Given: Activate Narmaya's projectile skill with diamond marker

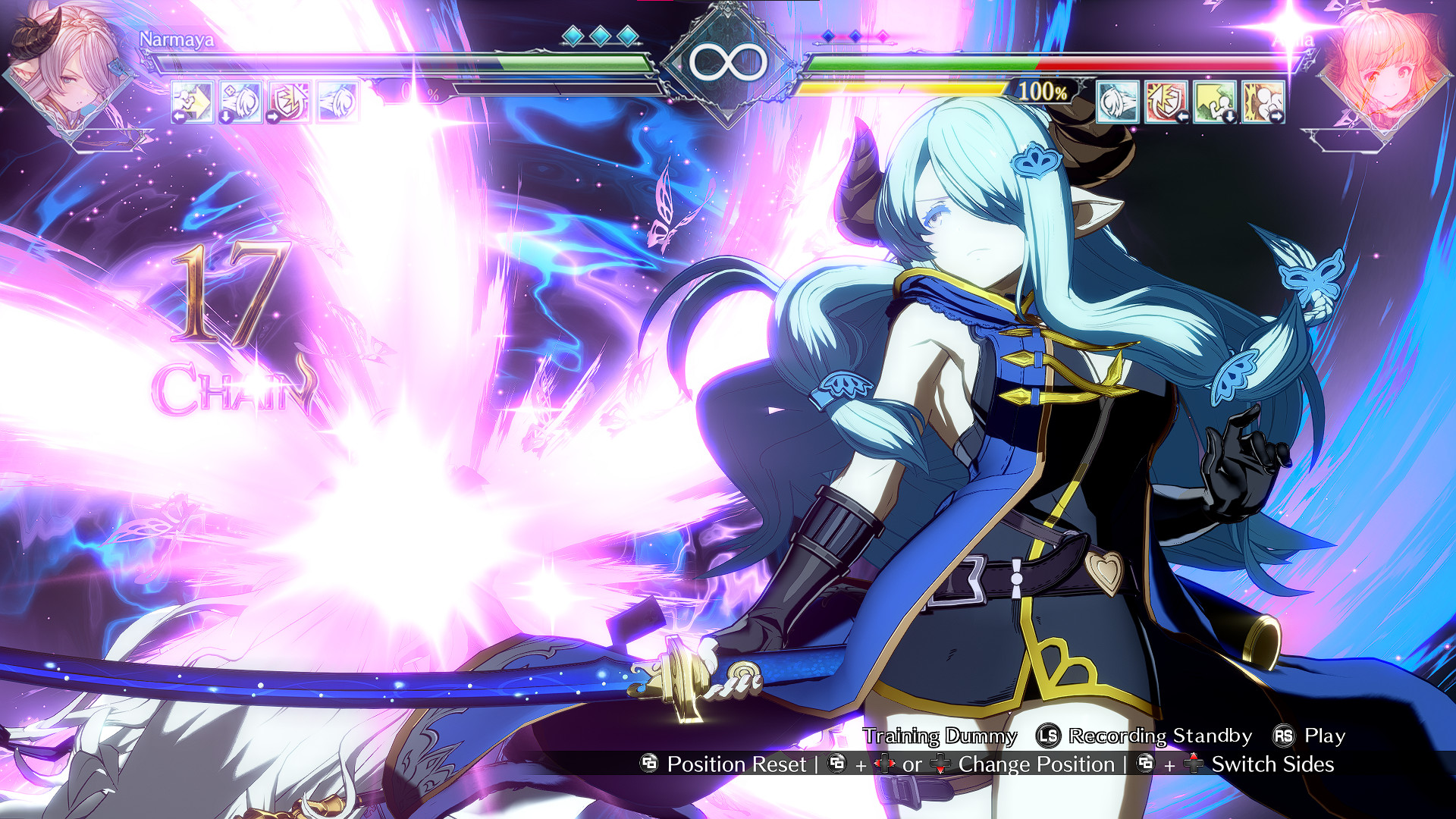Looking at the screenshot, I should click(240, 102).
